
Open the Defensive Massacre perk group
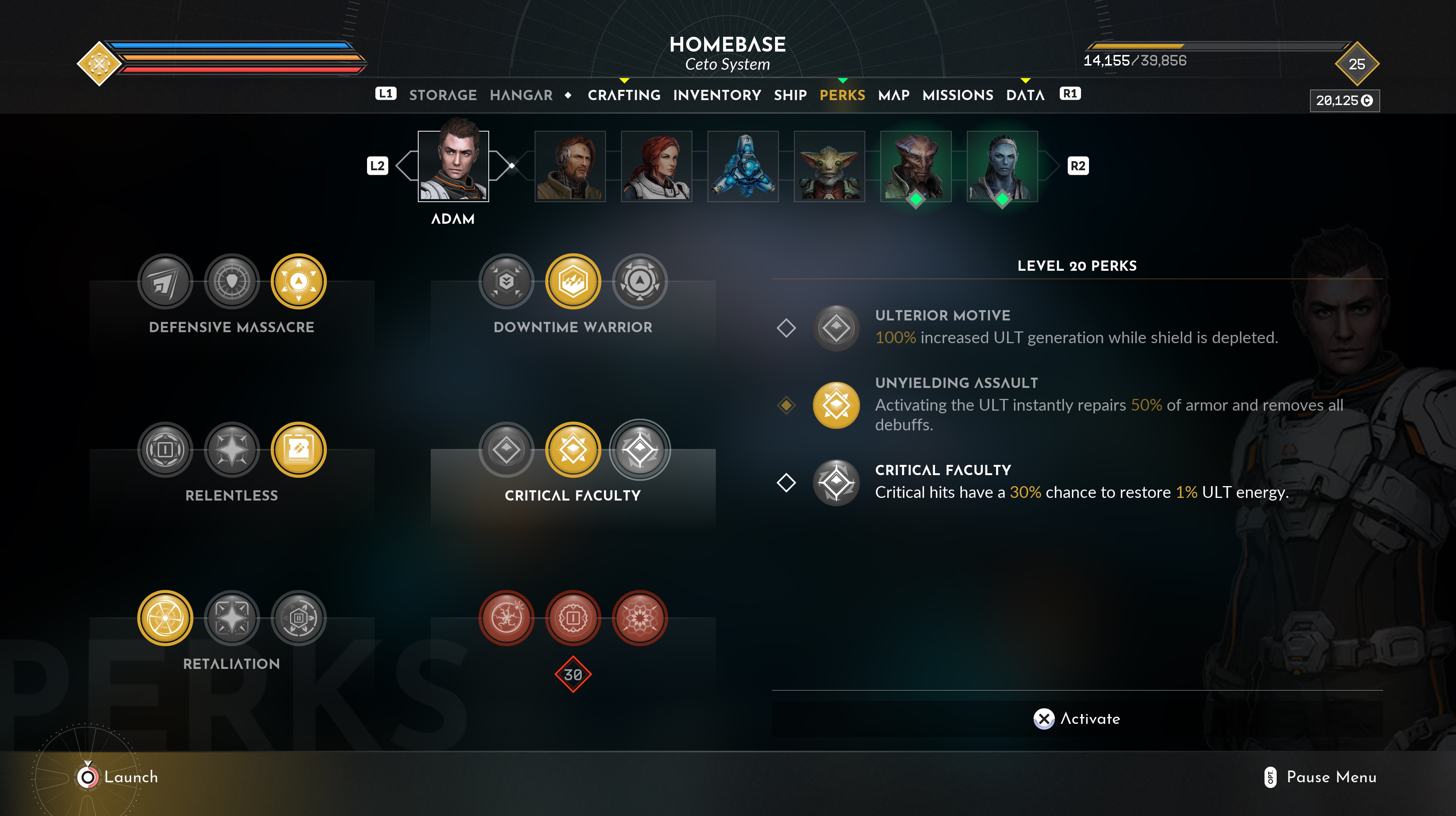click(232, 326)
